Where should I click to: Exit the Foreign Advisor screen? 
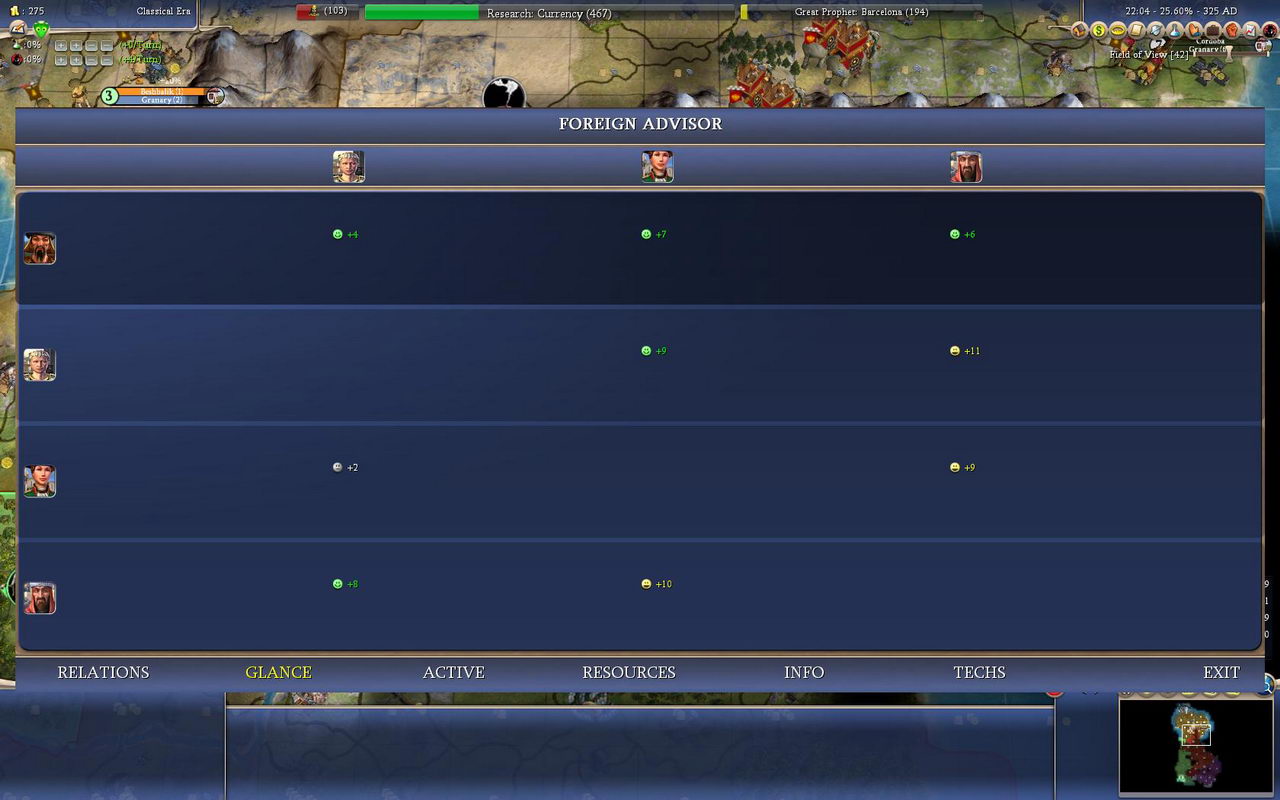1221,672
